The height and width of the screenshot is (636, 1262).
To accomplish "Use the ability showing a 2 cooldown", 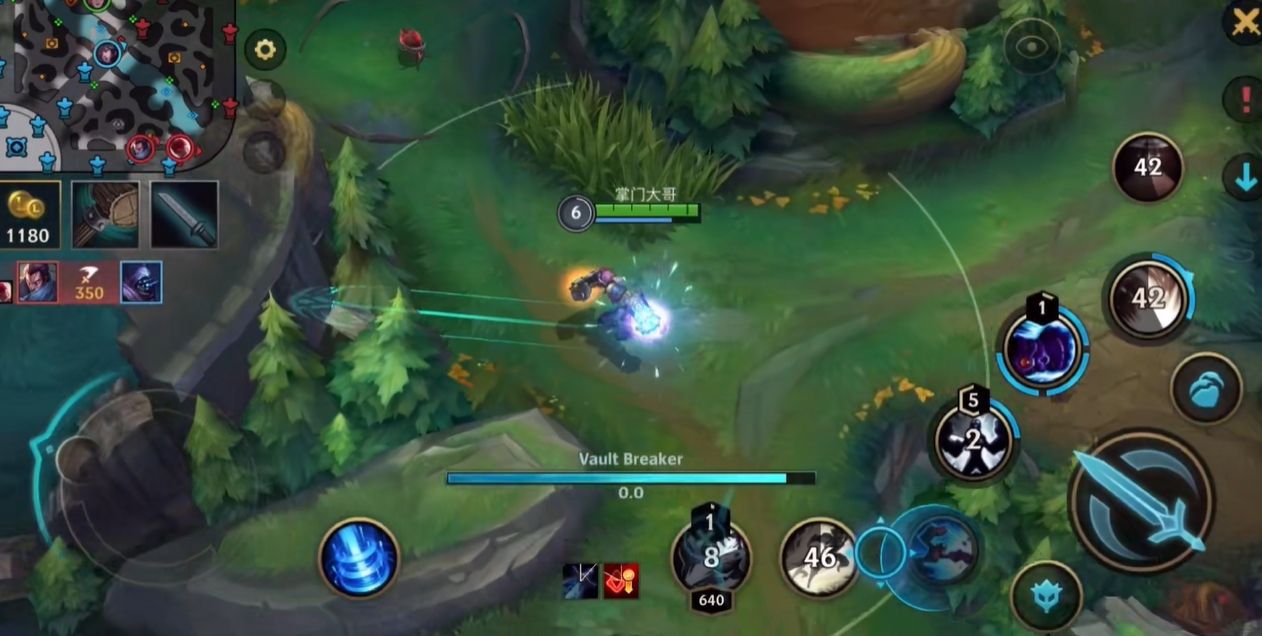I will tap(974, 440).
